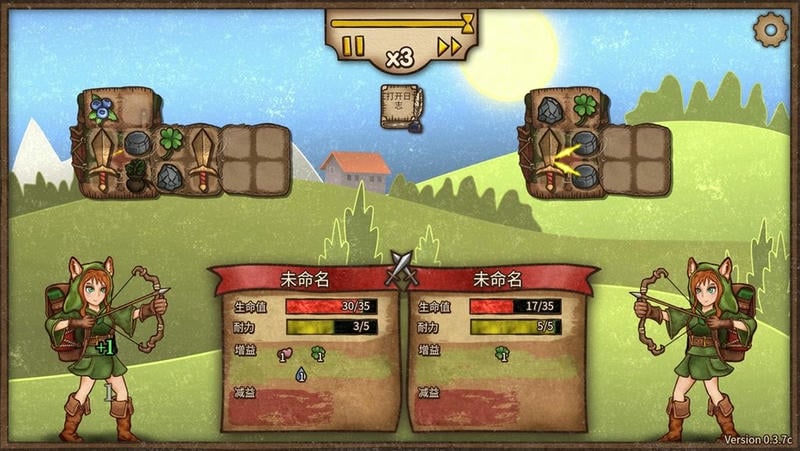
Task: Click the jagged rock in the player's backpack
Action: 171,178
